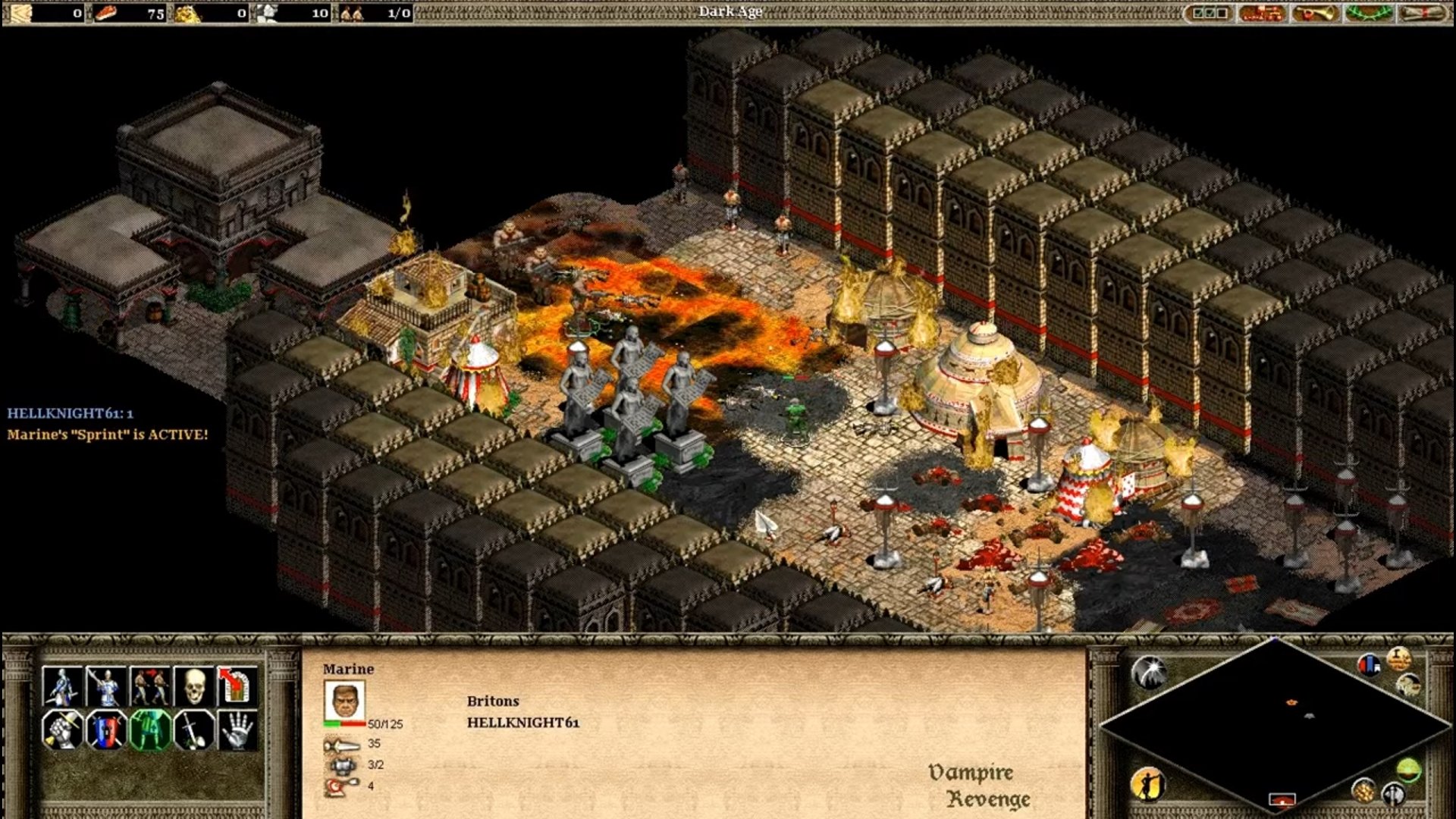Click the Marine unit portrait
Viewport: 1456px width, 819px height.
coord(344,701)
